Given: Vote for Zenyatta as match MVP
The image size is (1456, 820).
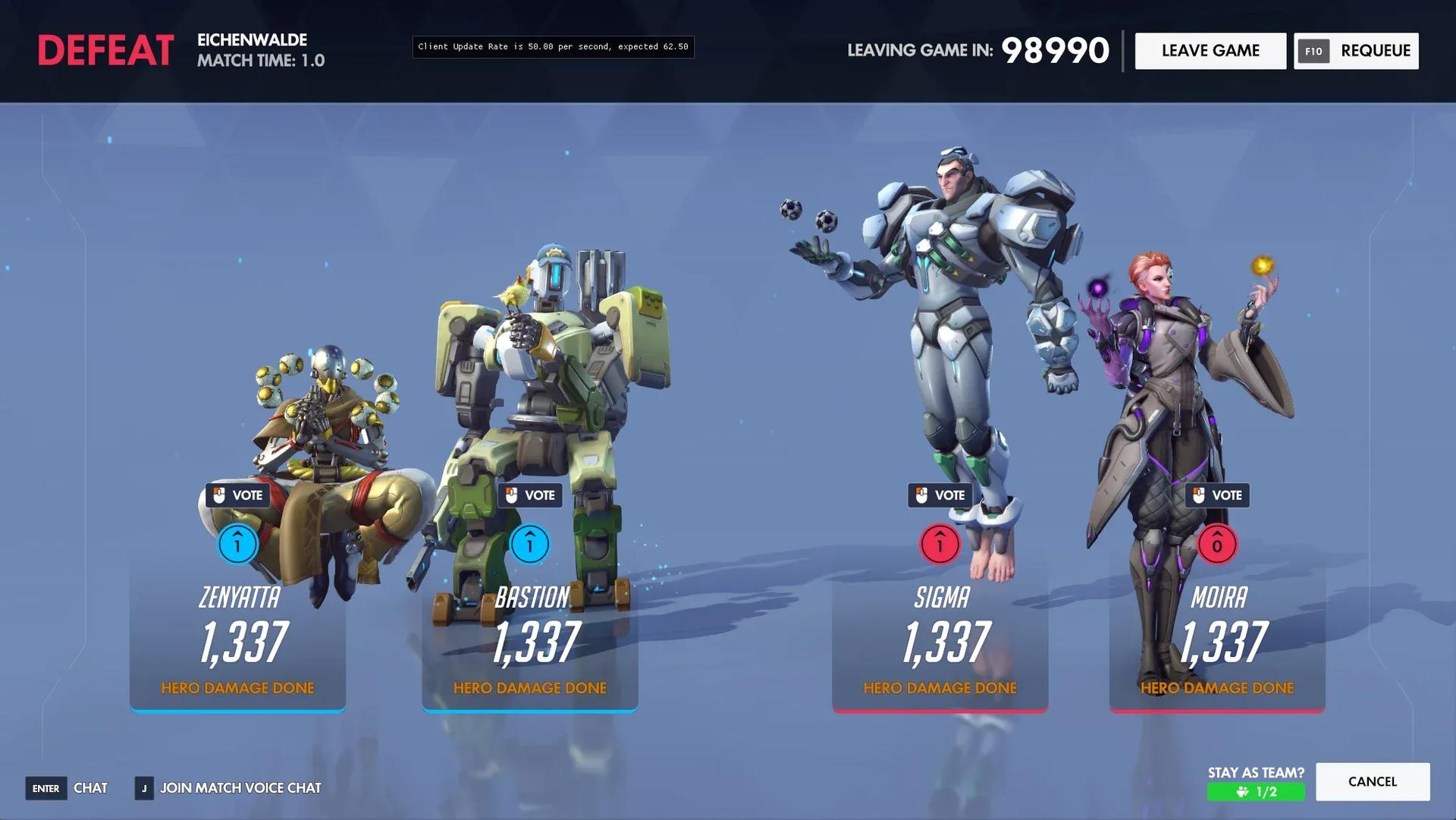Looking at the screenshot, I should 237,495.
